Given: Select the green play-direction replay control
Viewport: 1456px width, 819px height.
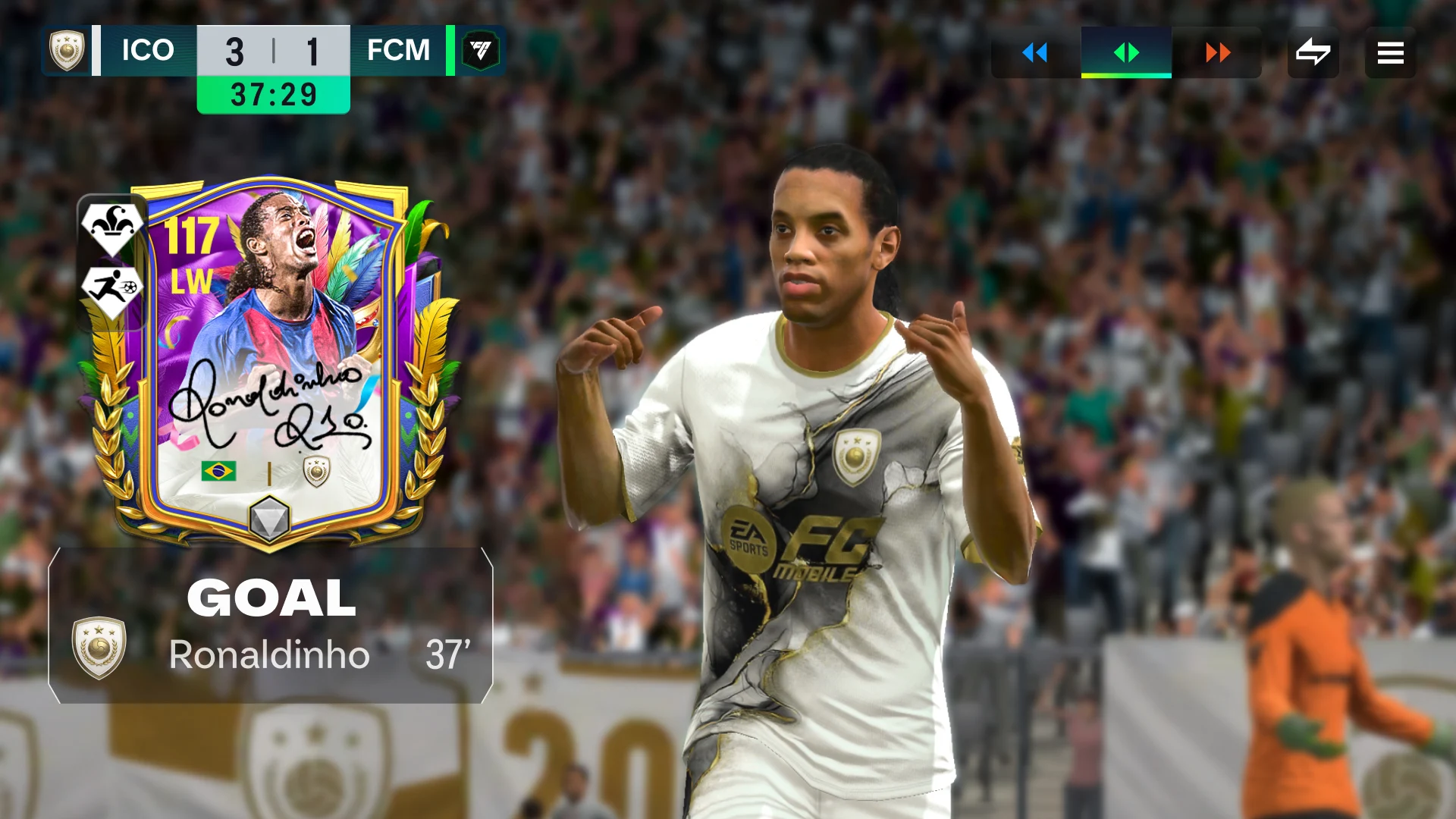Looking at the screenshot, I should click(x=1127, y=52).
